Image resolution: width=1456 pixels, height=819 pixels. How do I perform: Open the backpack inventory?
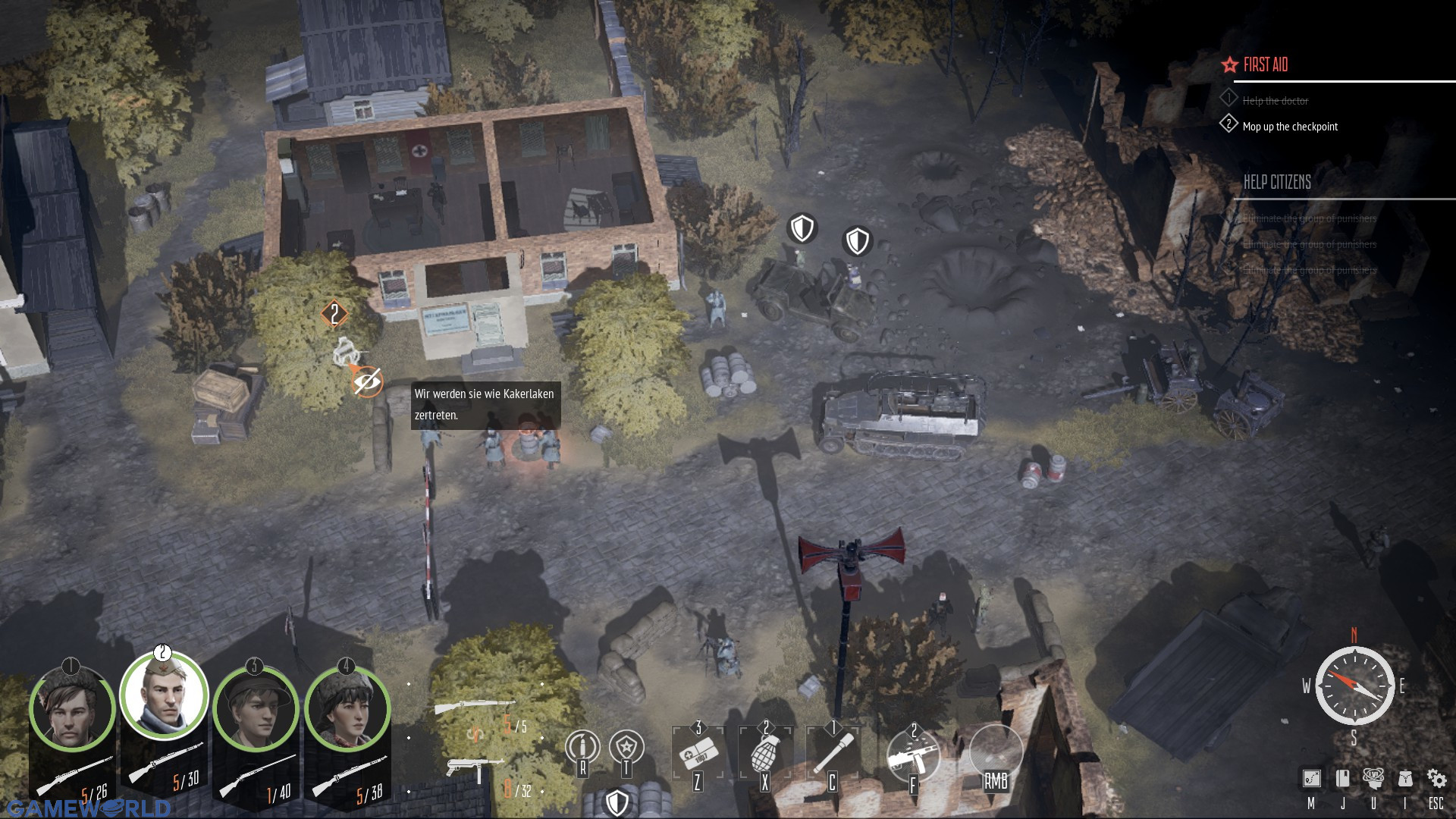coord(1404,779)
